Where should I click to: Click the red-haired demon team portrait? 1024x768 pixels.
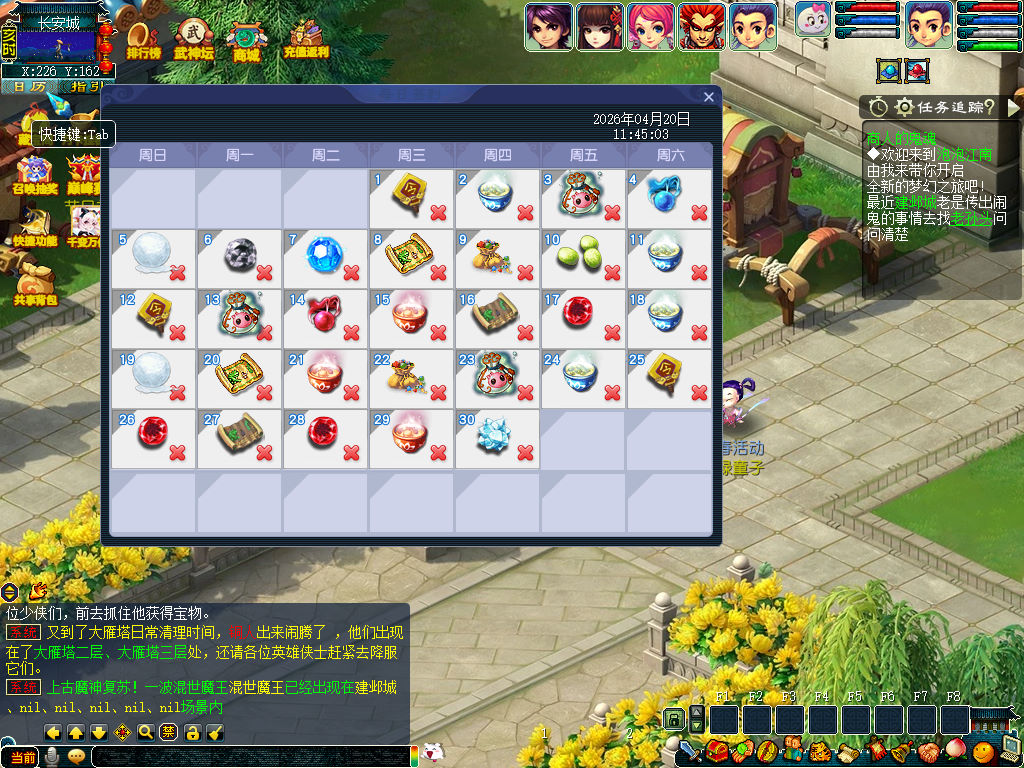[x=702, y=27]
